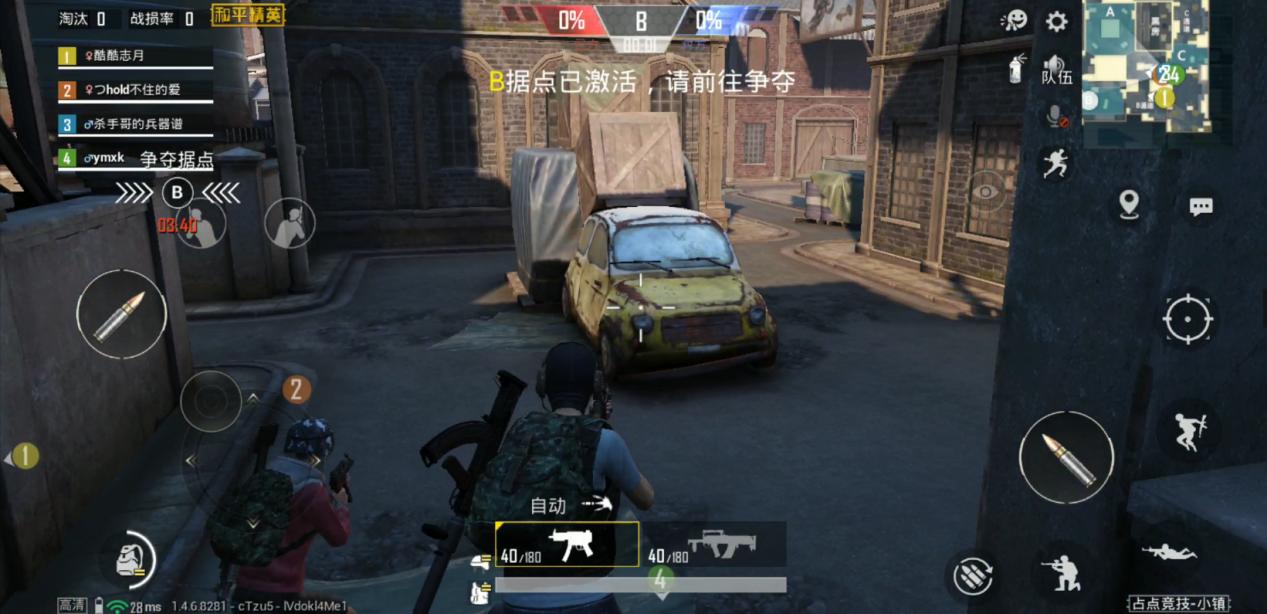Unmute the microphone icon
Image resolution: width=1267 pixels, height=614 pixels.
pos(1055,116)
